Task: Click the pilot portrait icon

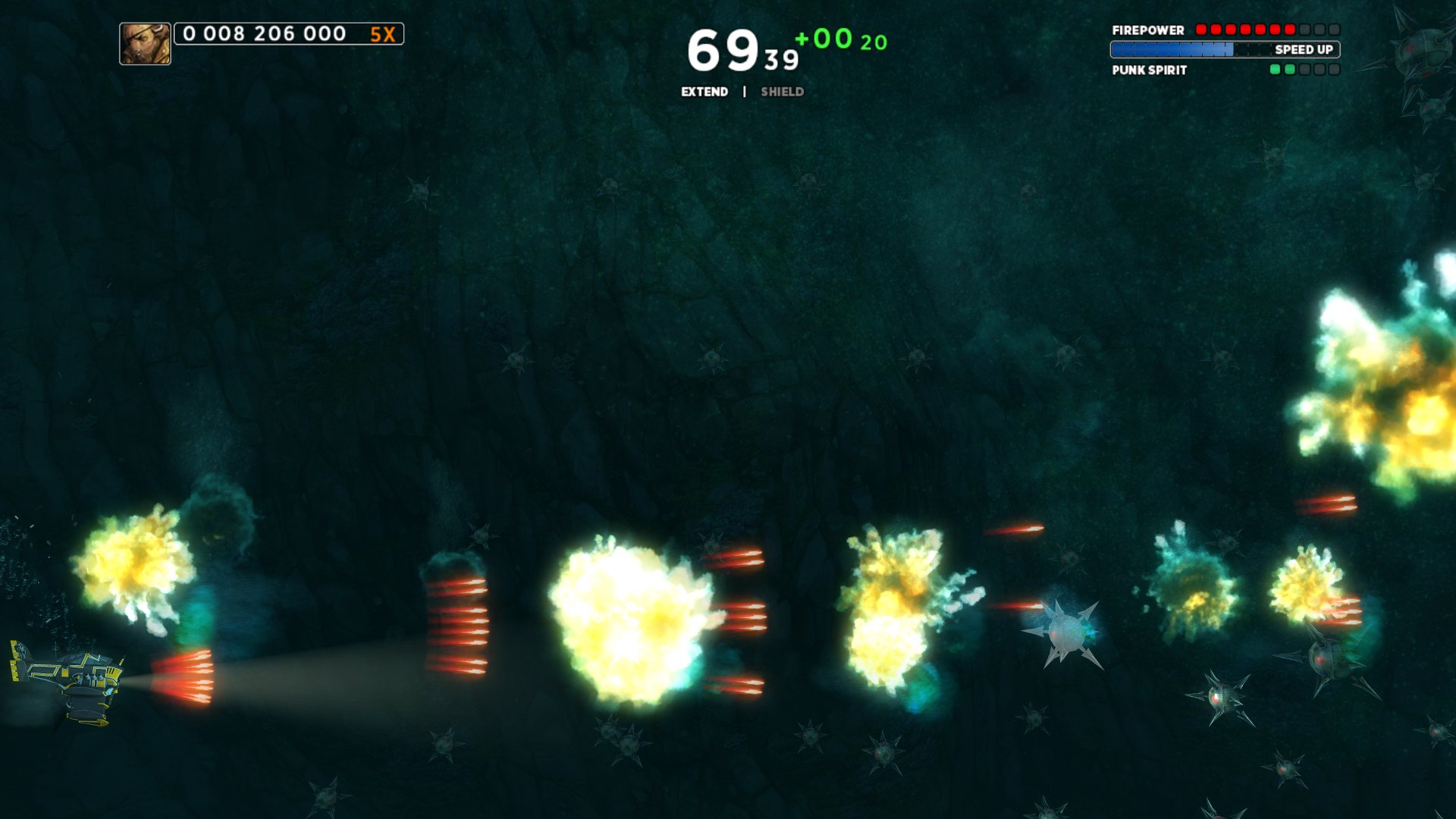Action: pos(145,43)
